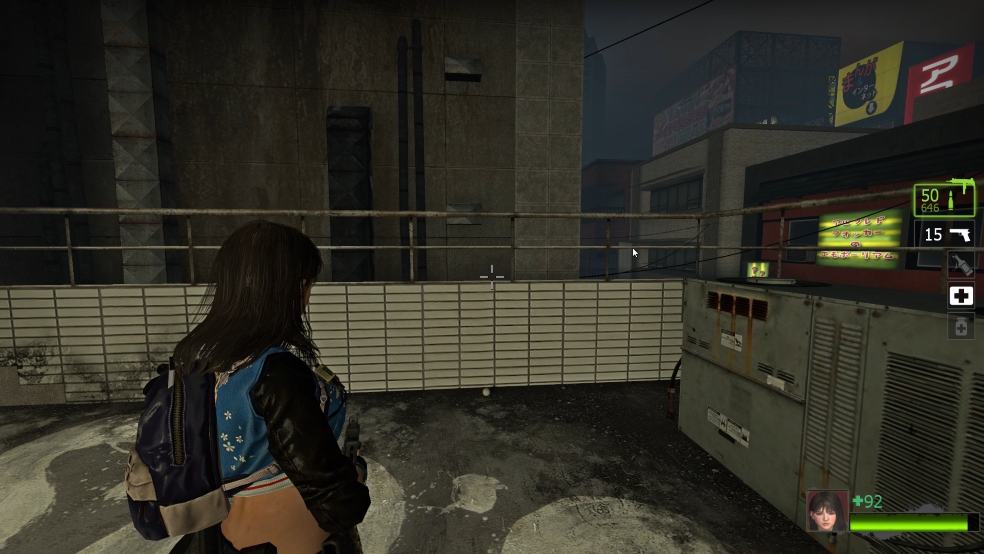Screen dimensions: 984x554
Task: Click the survivor character portrait
Action: click(827, 509)
